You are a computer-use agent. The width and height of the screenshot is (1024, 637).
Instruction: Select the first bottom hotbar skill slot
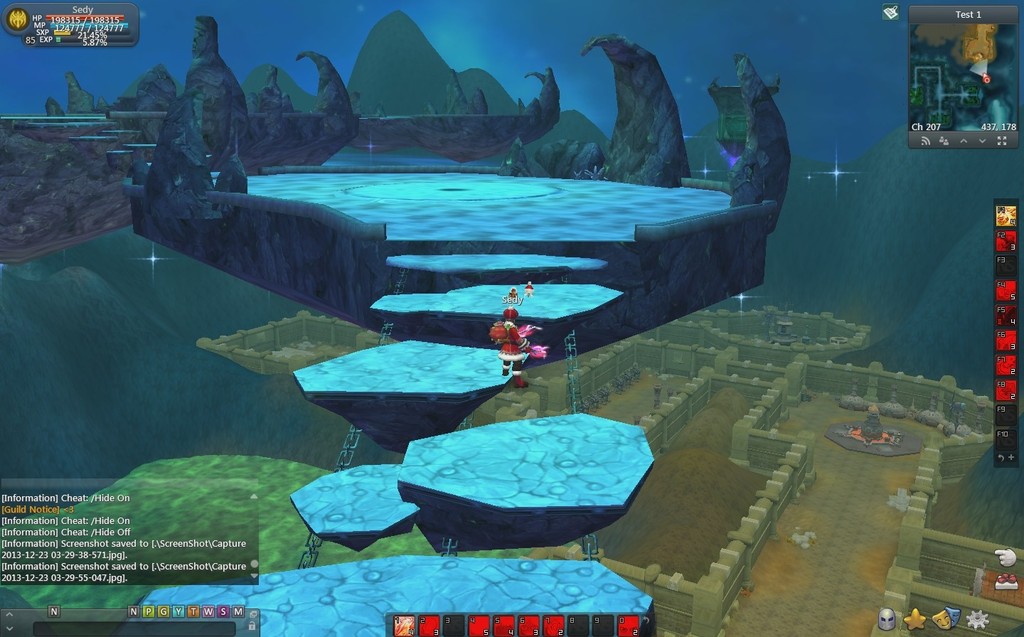[x=405, y=626]
